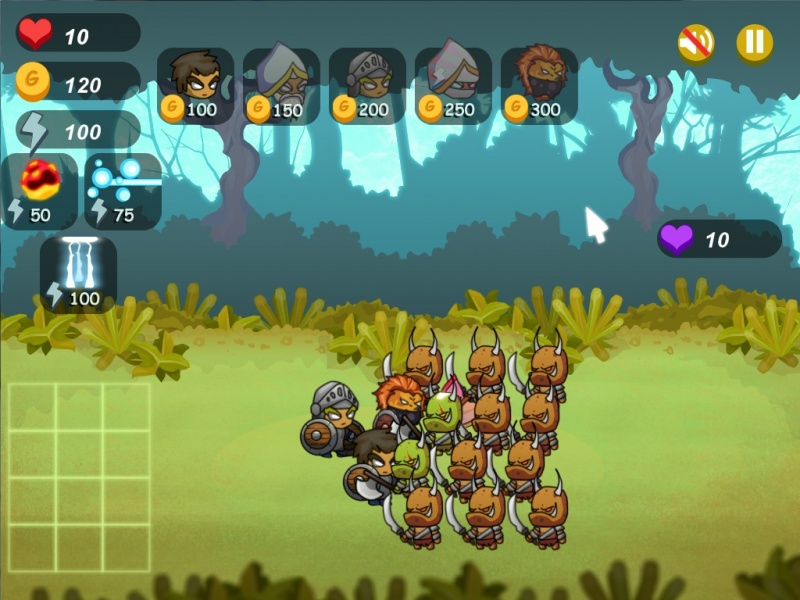
Task: Recruit the 150 gold hooded wizard unit
Action: 281,86
